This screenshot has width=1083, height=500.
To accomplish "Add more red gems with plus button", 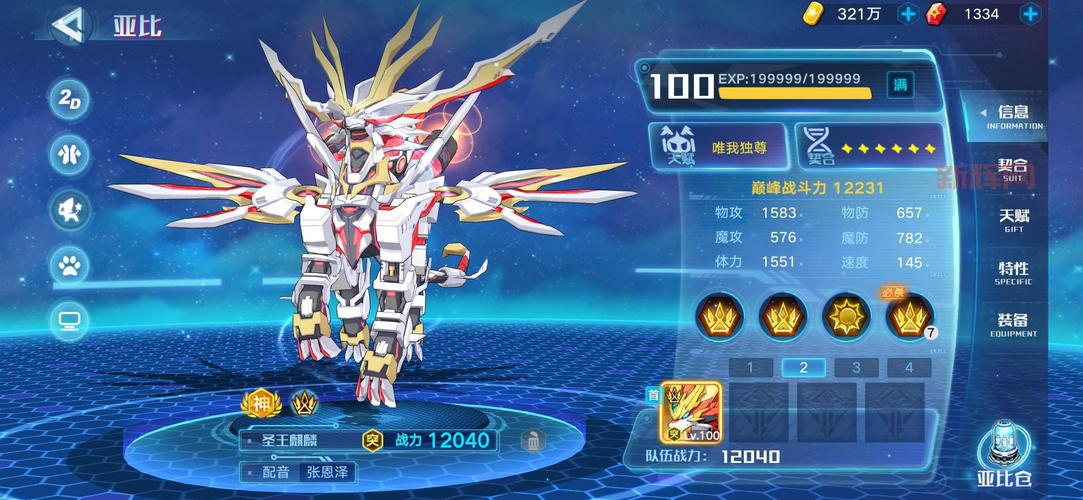I will point(1030,14).
